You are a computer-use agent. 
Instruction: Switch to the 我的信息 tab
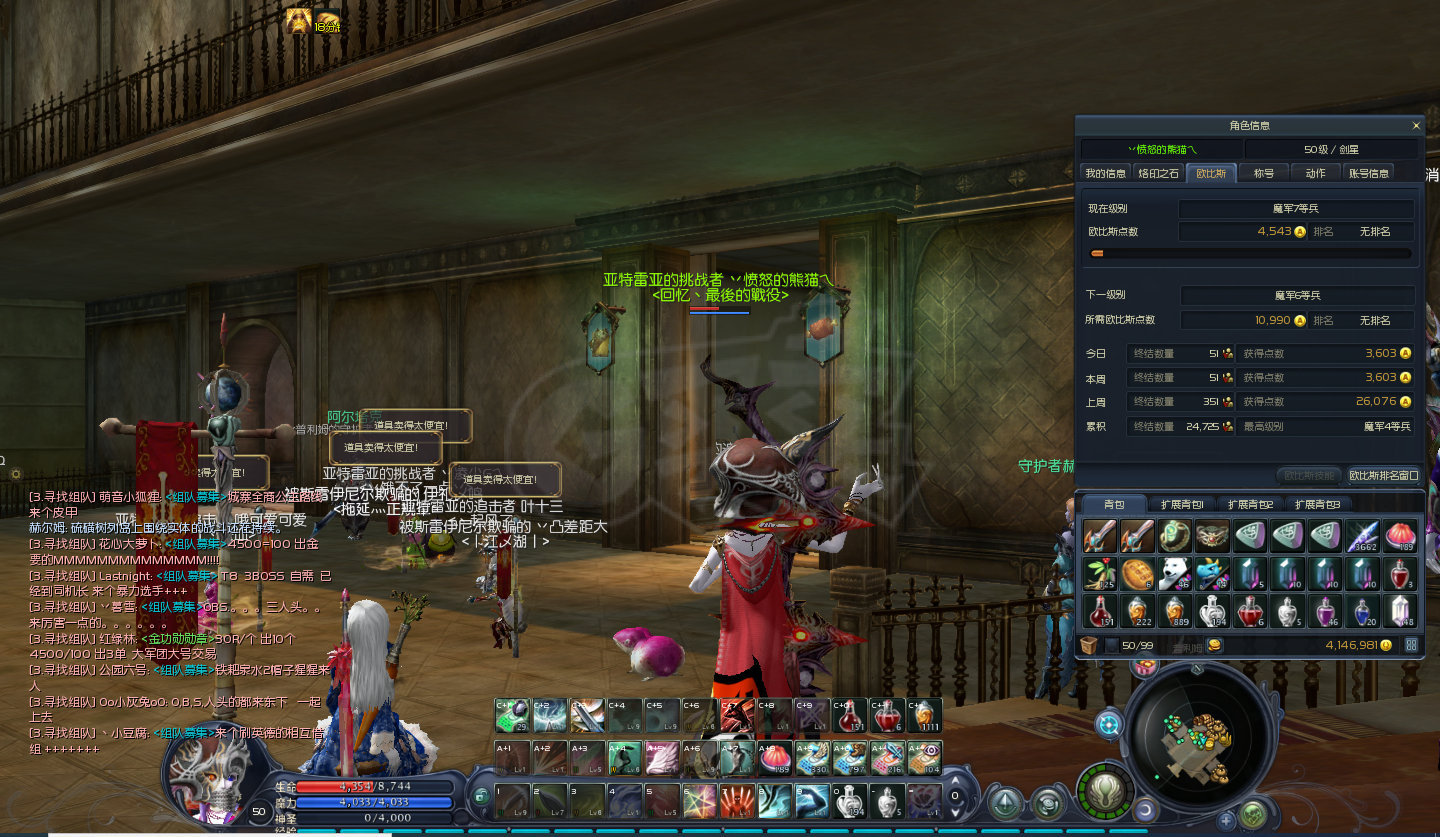(1106, 173)
